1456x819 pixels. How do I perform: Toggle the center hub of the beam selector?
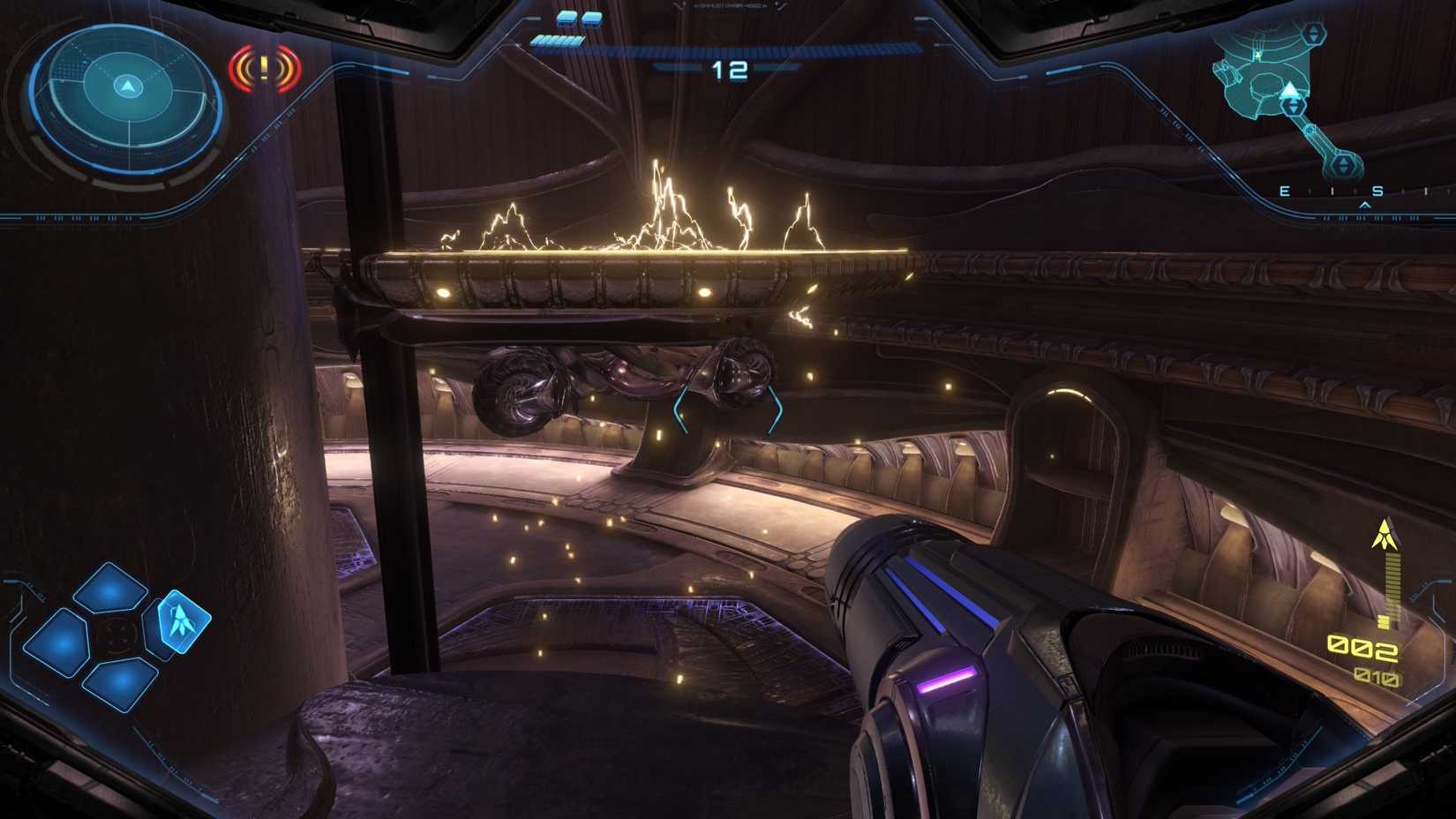pyautogui.click(x=117, y=635)
